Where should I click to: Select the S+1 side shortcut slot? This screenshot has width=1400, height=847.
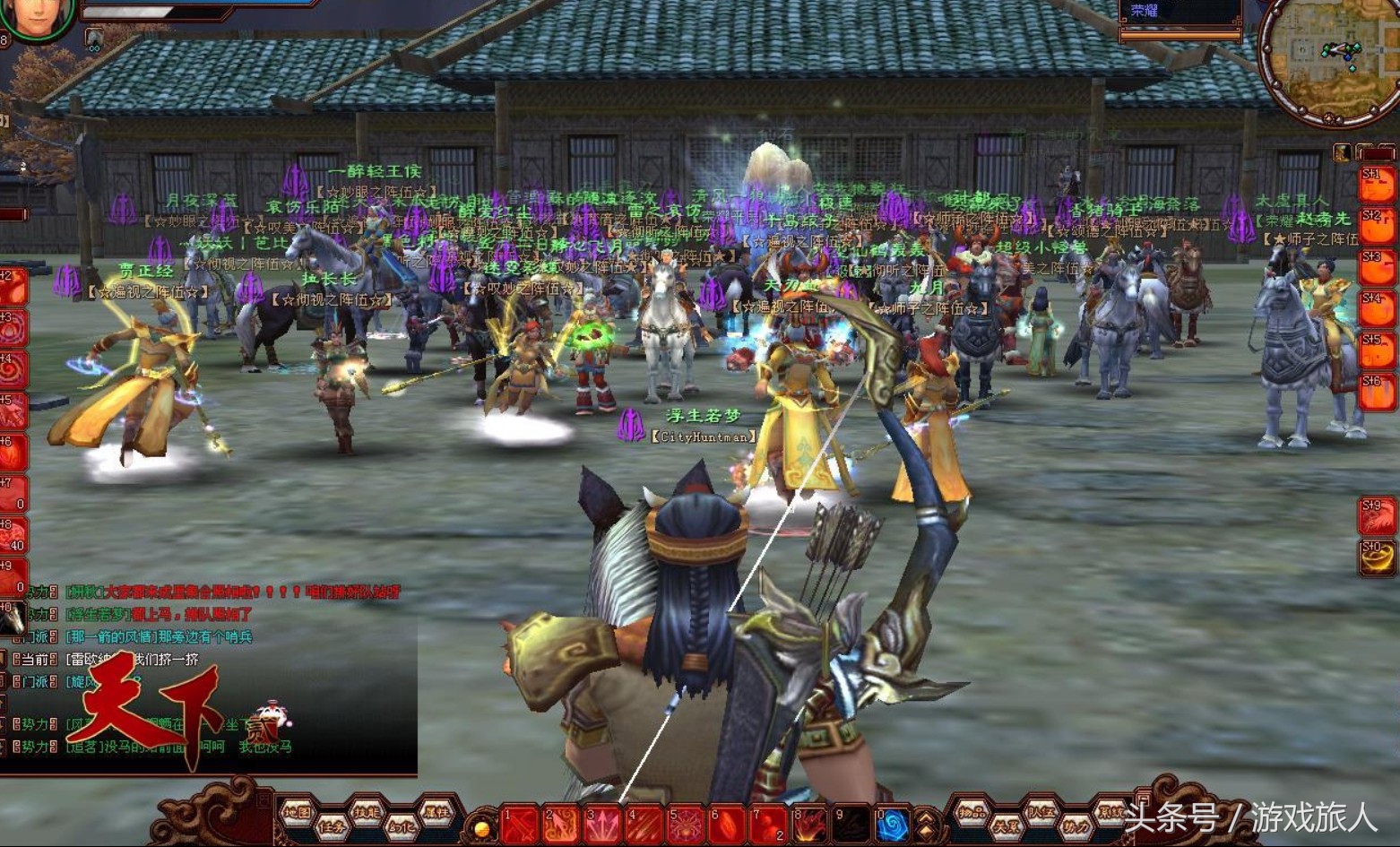tap(1378, 186)
